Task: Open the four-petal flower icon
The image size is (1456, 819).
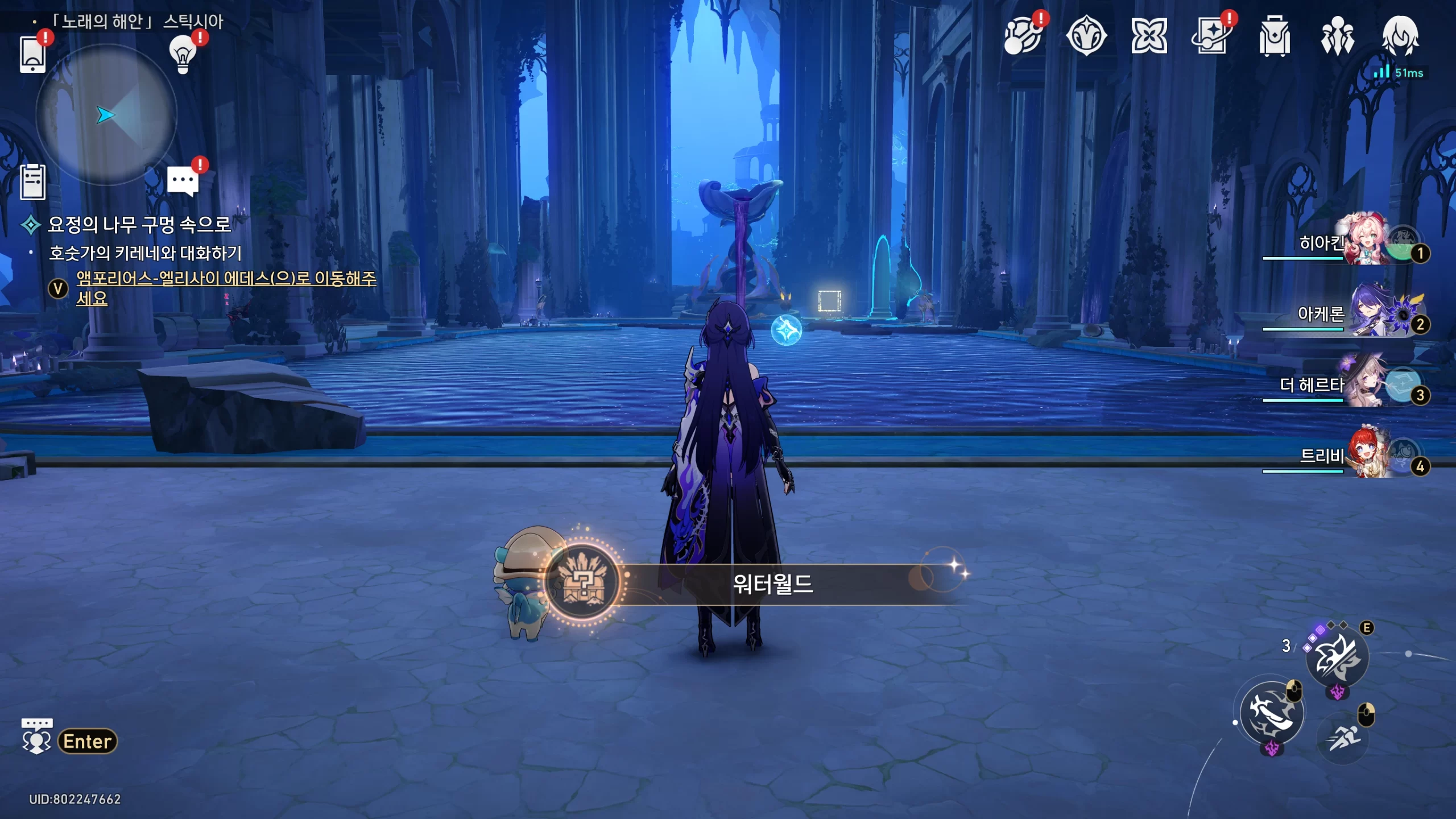Action: click(x=1149, y=36)
